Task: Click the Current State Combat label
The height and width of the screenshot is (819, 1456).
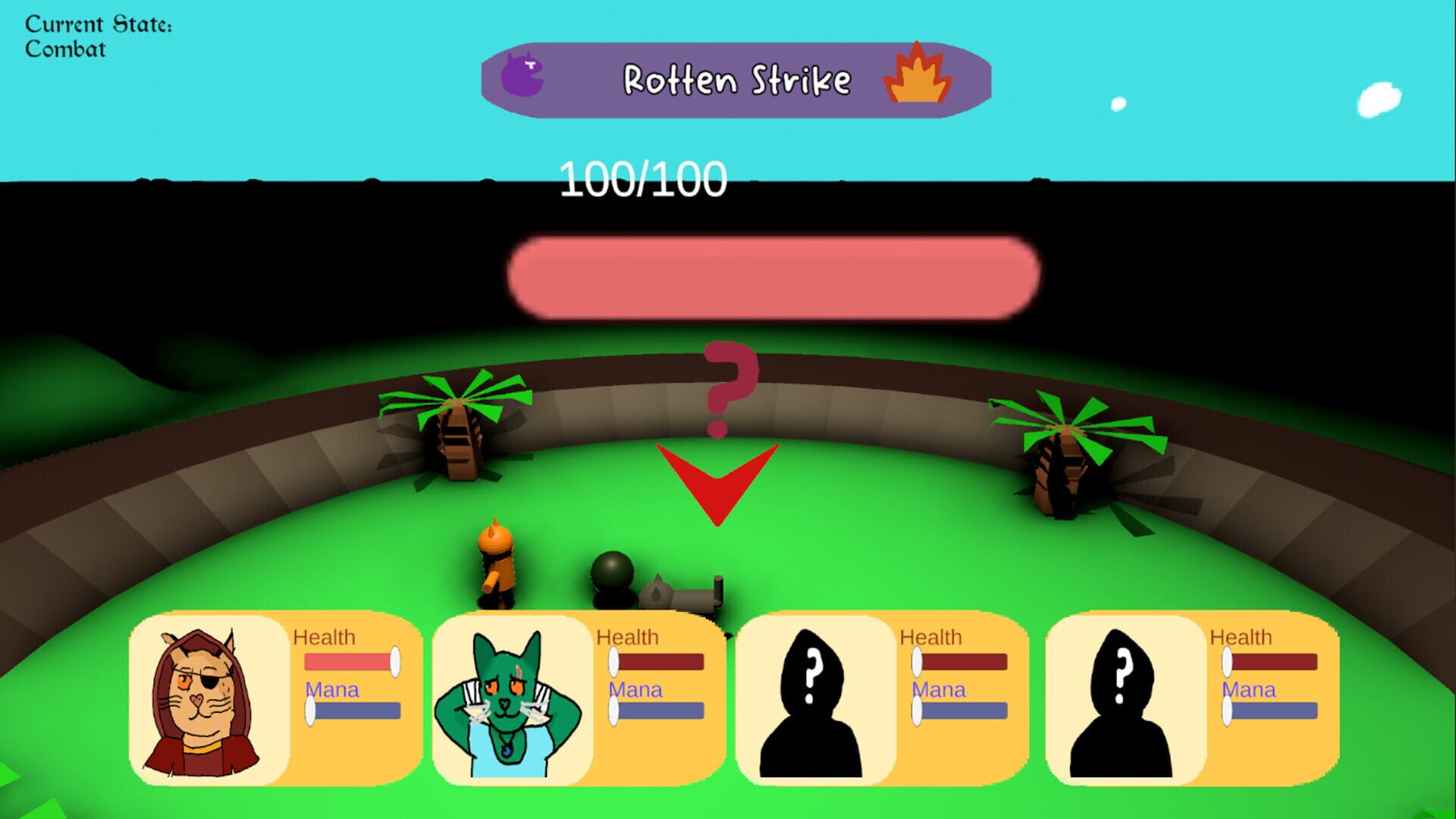Action: [97, 35]
